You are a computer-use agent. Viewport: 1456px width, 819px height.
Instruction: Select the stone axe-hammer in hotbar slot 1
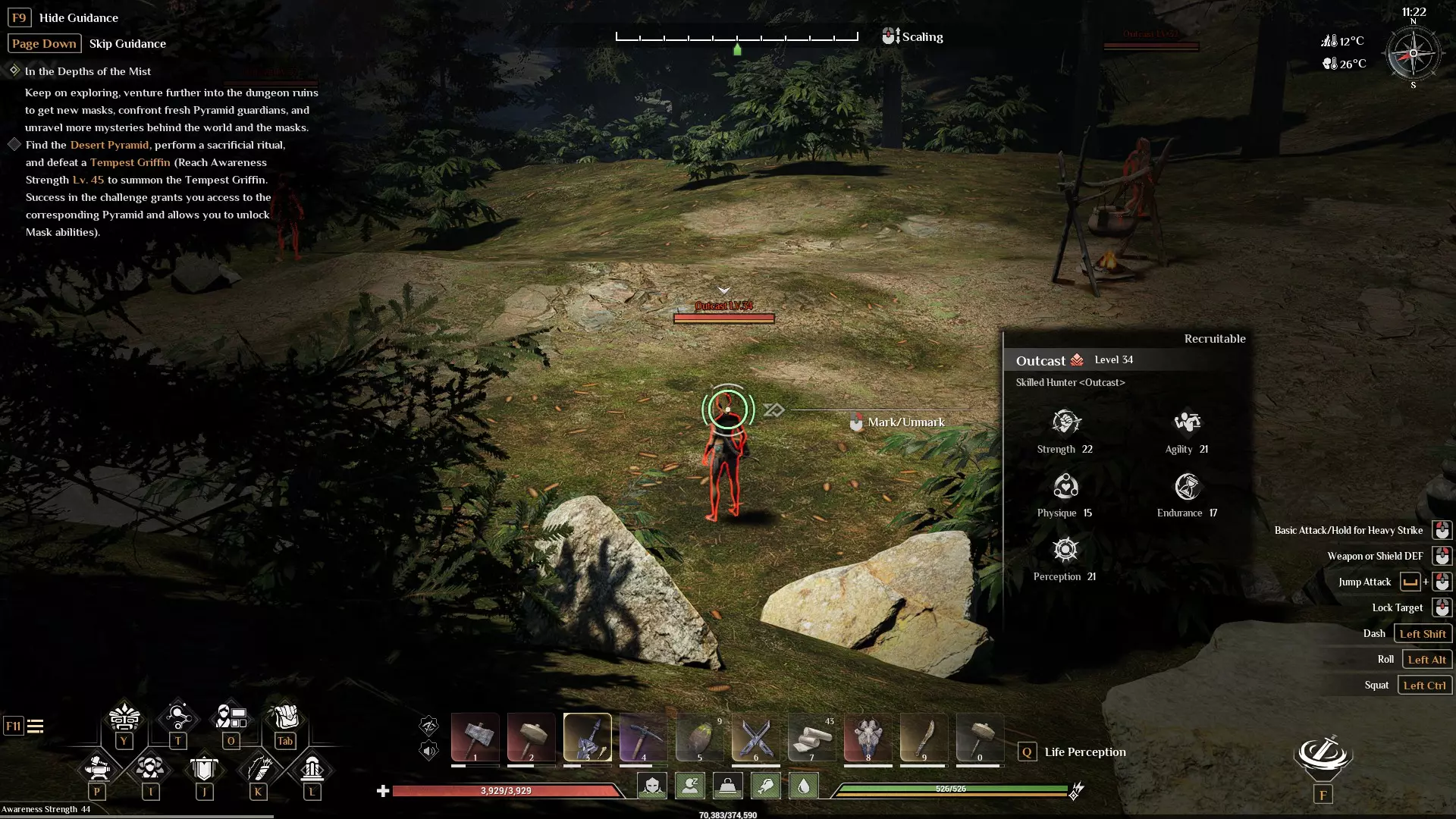475,737
